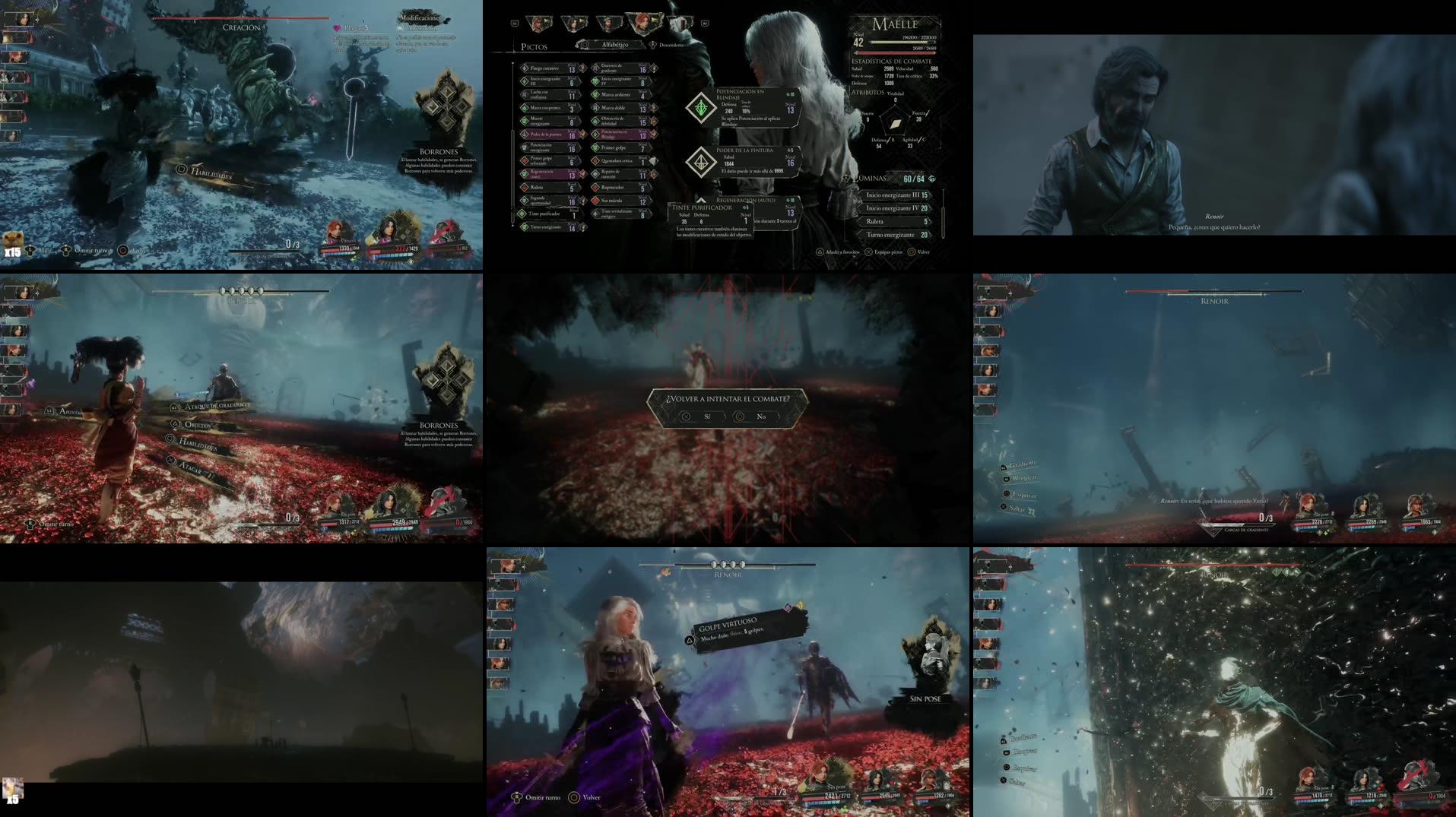1456x817 pixels.
Task: Click the R1 arrow to next character
Action: click(x=703, y=23)
